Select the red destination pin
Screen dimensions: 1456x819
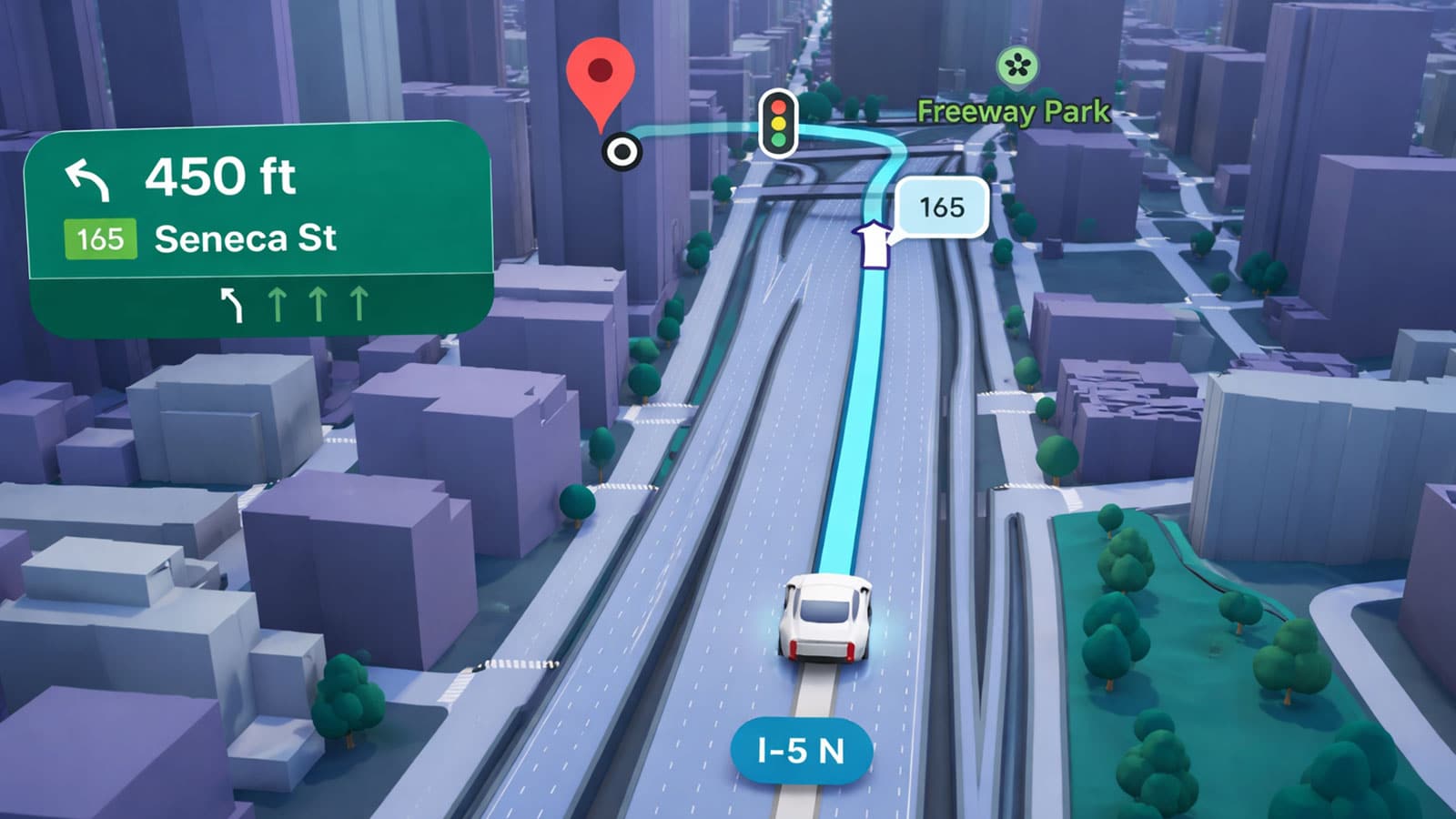pyautogui.click(x=600, y=76)
